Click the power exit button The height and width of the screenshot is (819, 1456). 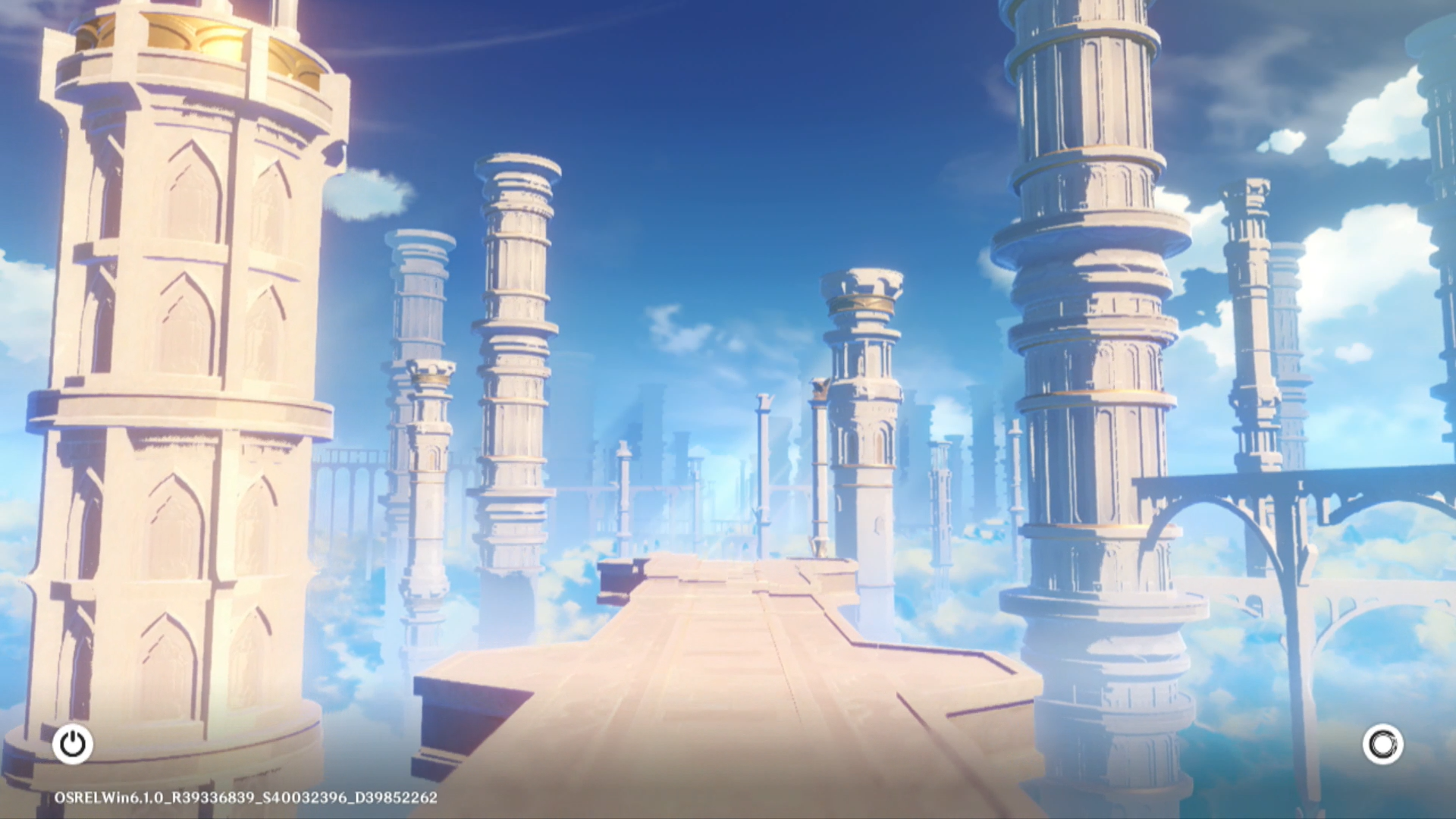[73, 744]
